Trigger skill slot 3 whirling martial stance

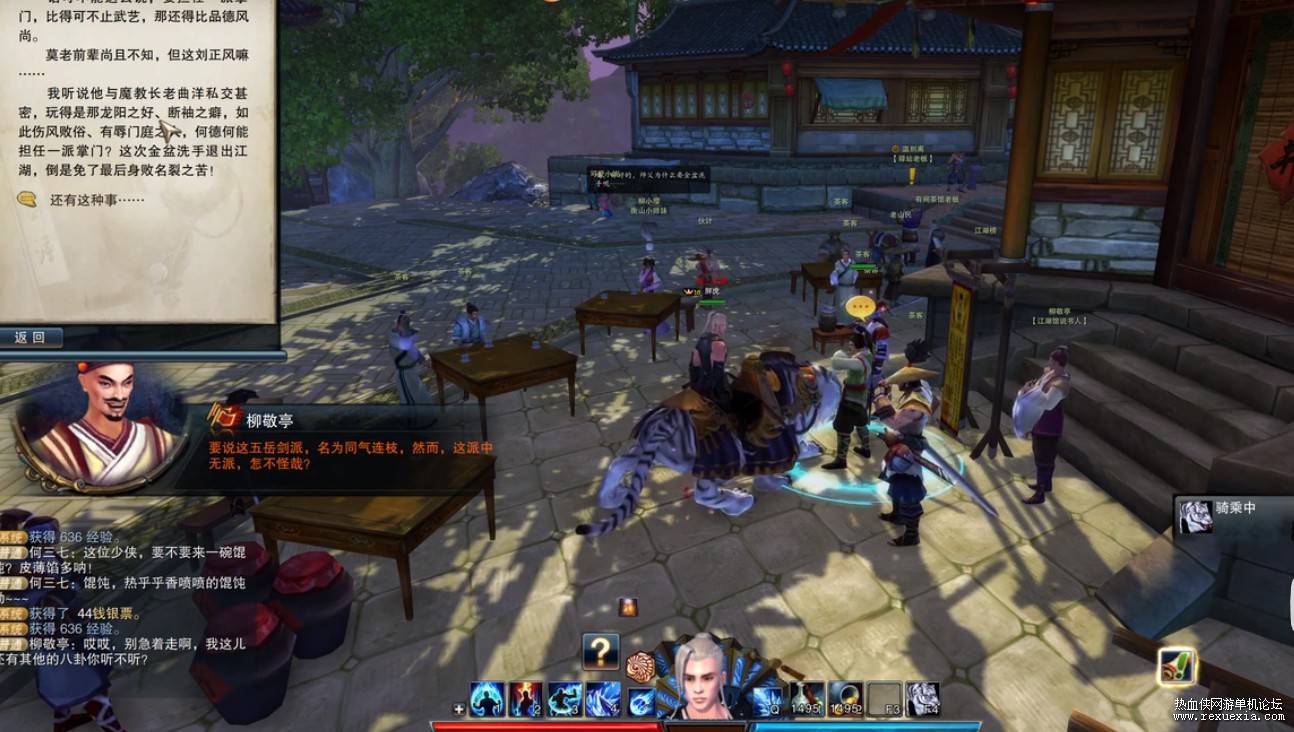565,699
